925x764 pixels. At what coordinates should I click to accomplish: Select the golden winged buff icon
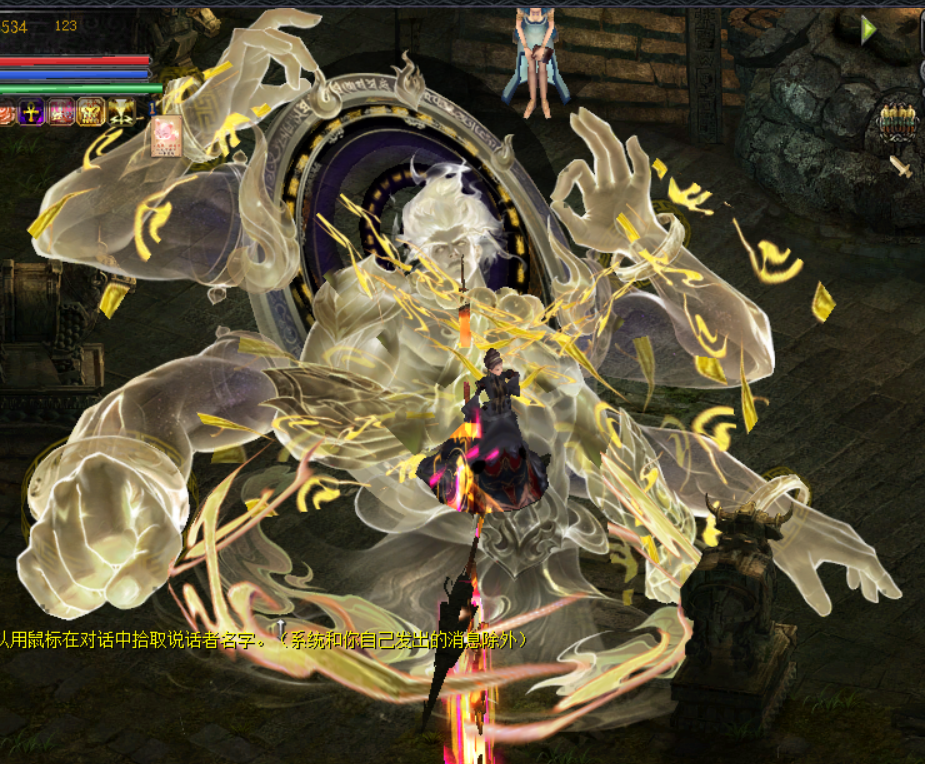tap(121, 112)
